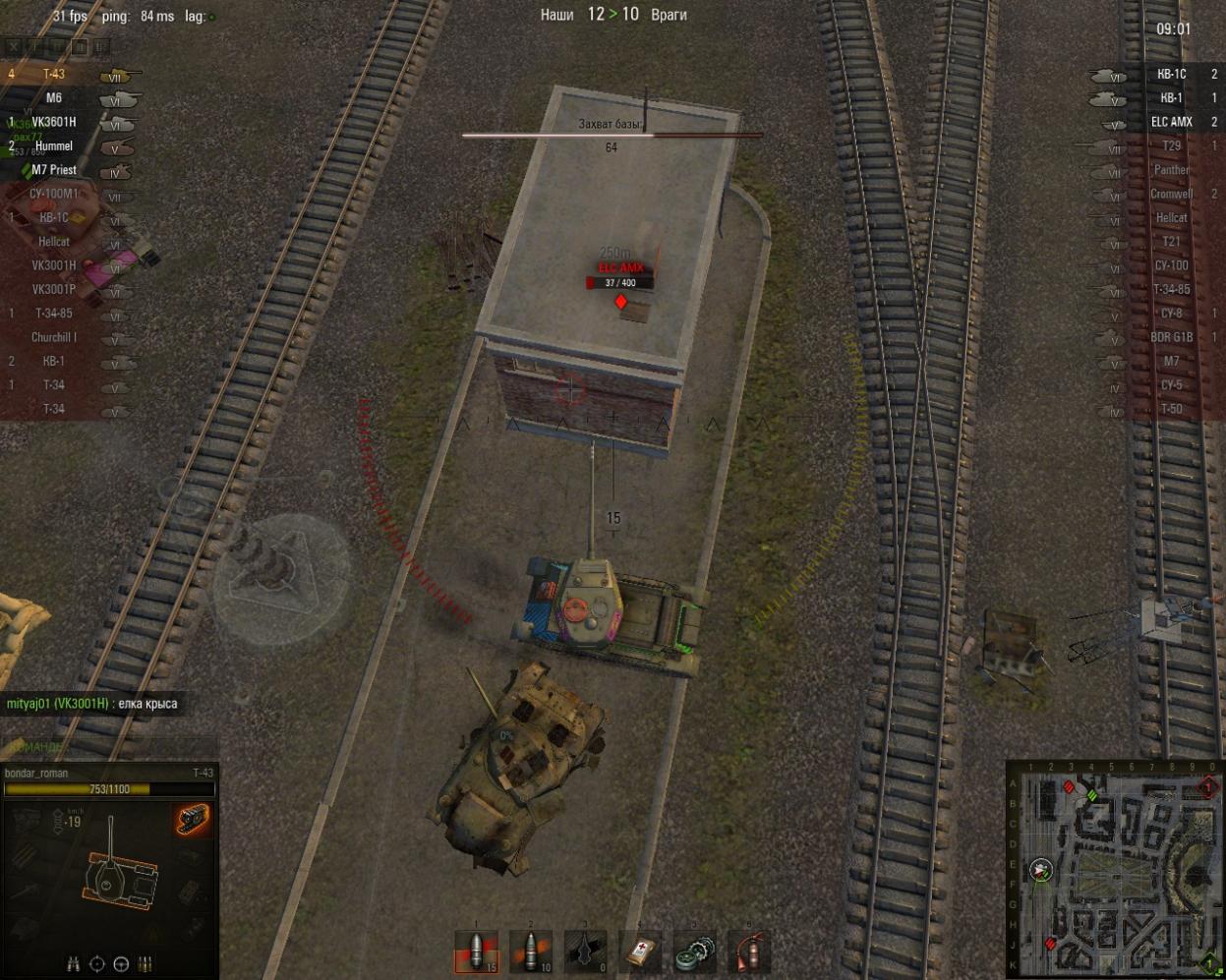Use the first aid kit consumable

pyautogui.click(x=640, y=951)
